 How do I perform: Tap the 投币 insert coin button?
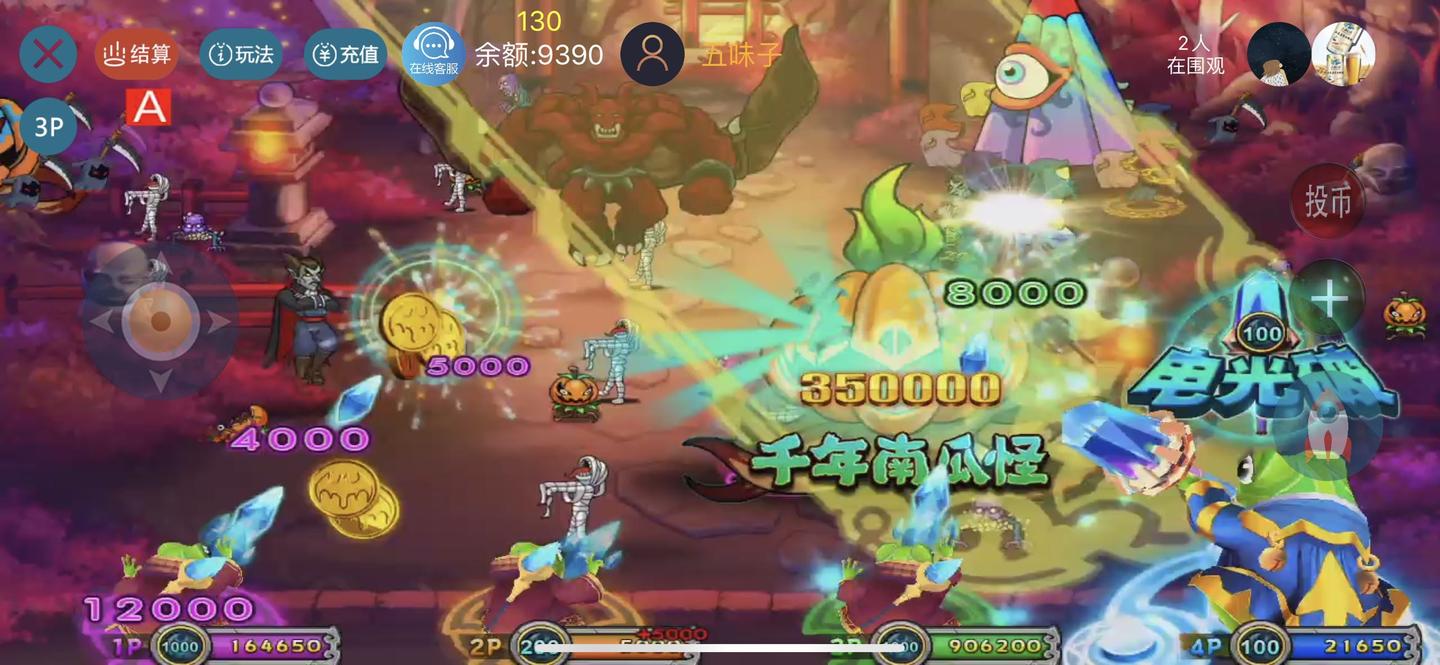click(x=1328, y=201)
